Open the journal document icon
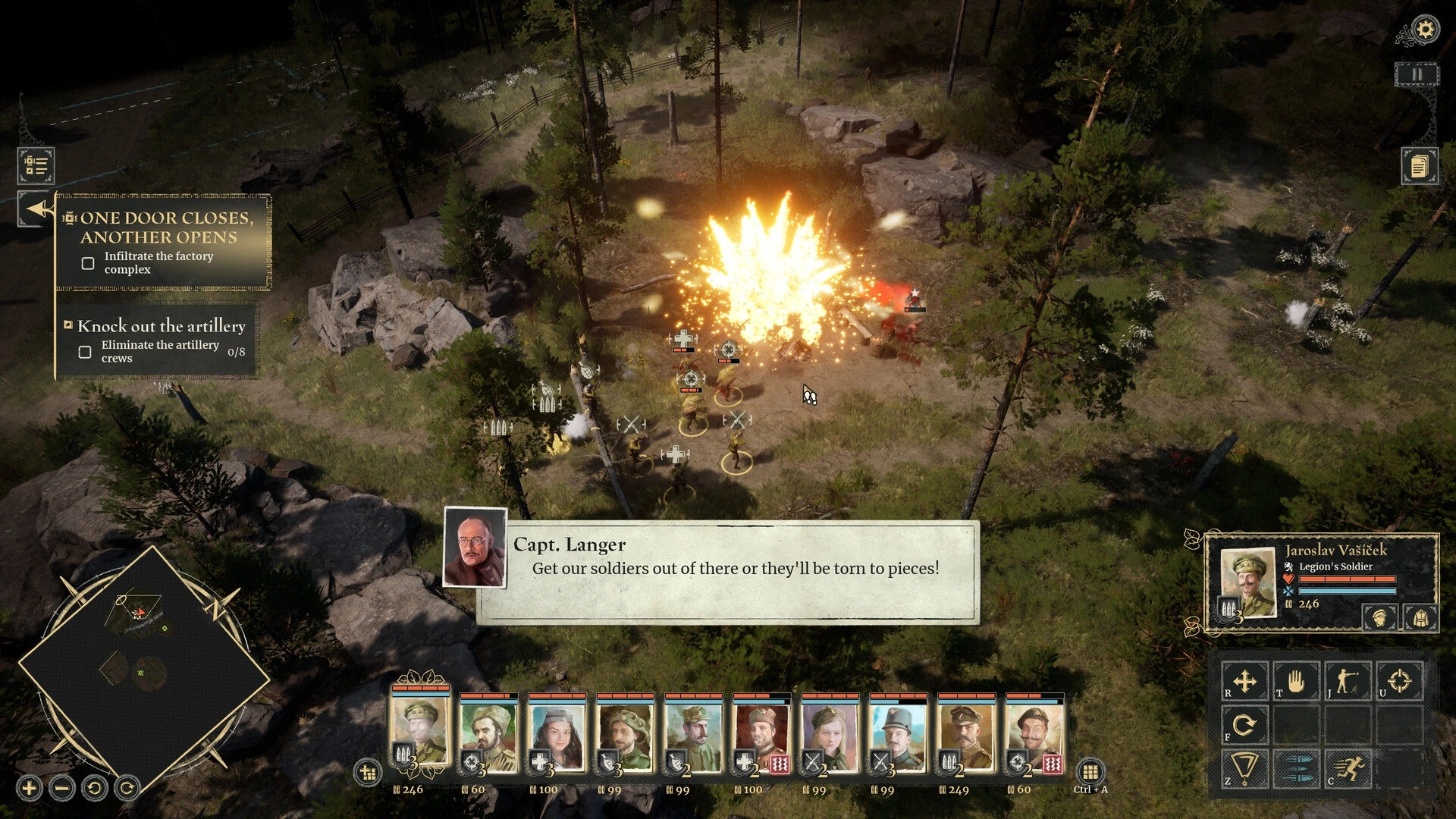Viewport: 1456px width, 819px height. pyautogui.click(x=1419, y=165)
